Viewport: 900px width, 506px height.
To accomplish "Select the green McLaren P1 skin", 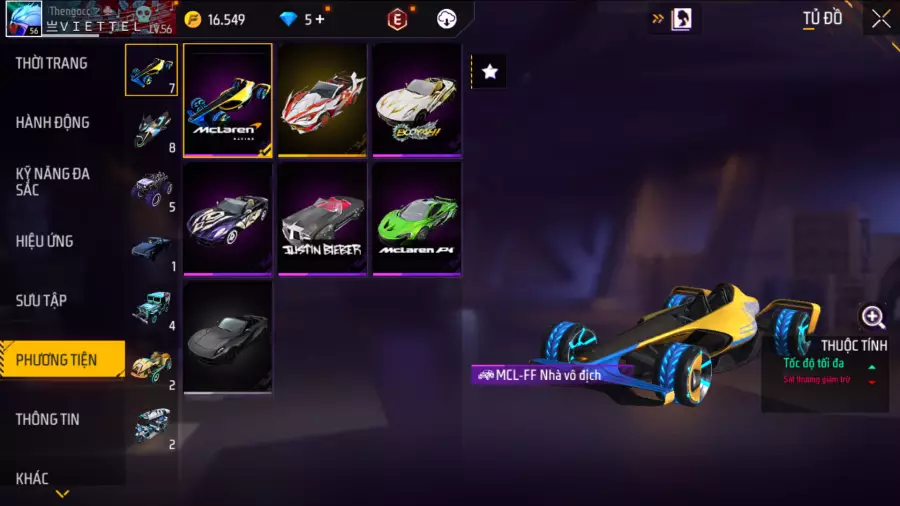I will pos(417,218).
